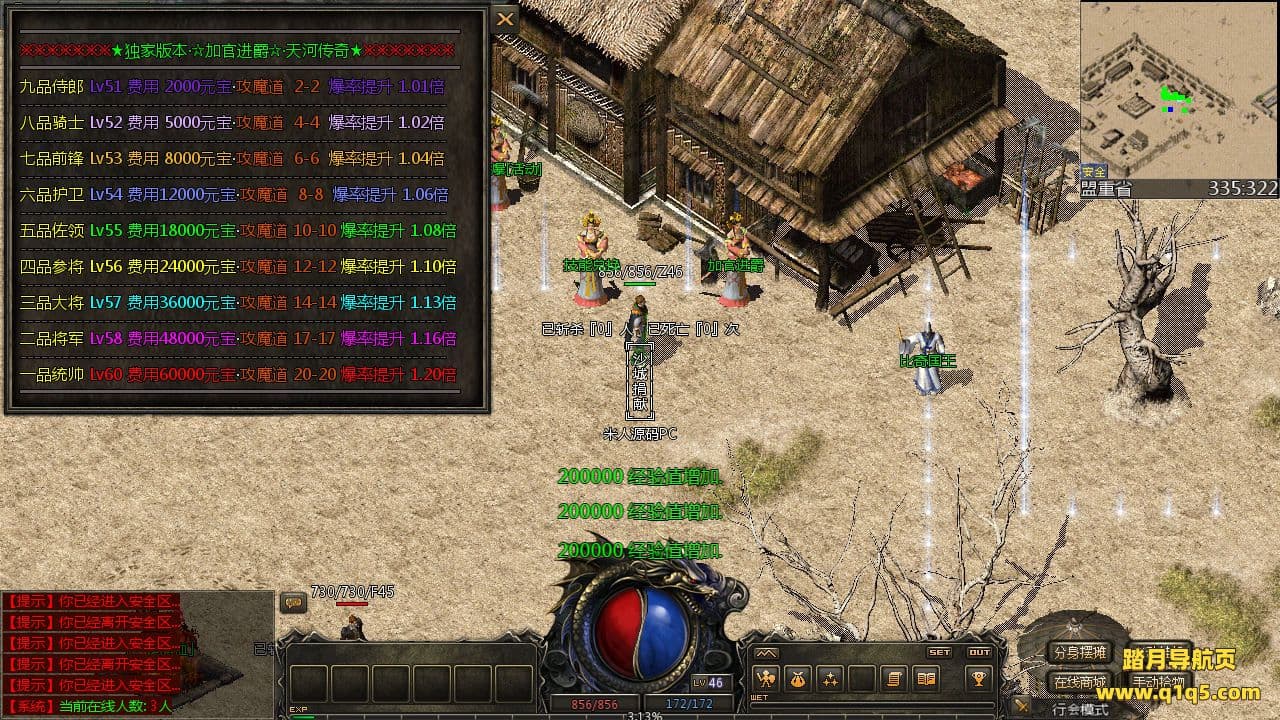Open the trophy ranking icon
Image resolution: width=1280 pixels, height=720 pixels.
click(979, 679)
